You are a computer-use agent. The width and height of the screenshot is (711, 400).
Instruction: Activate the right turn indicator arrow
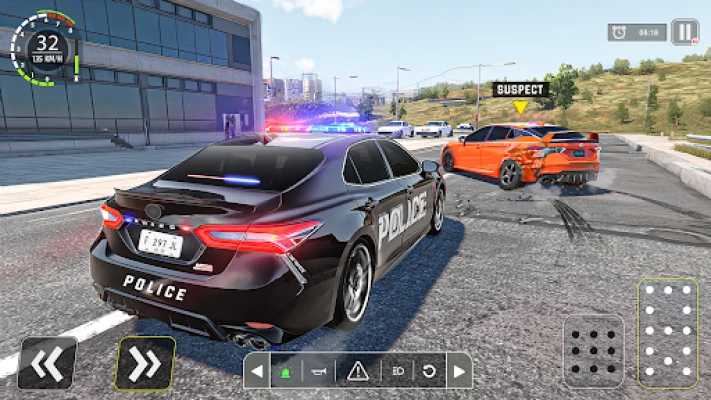pos(460,371)
